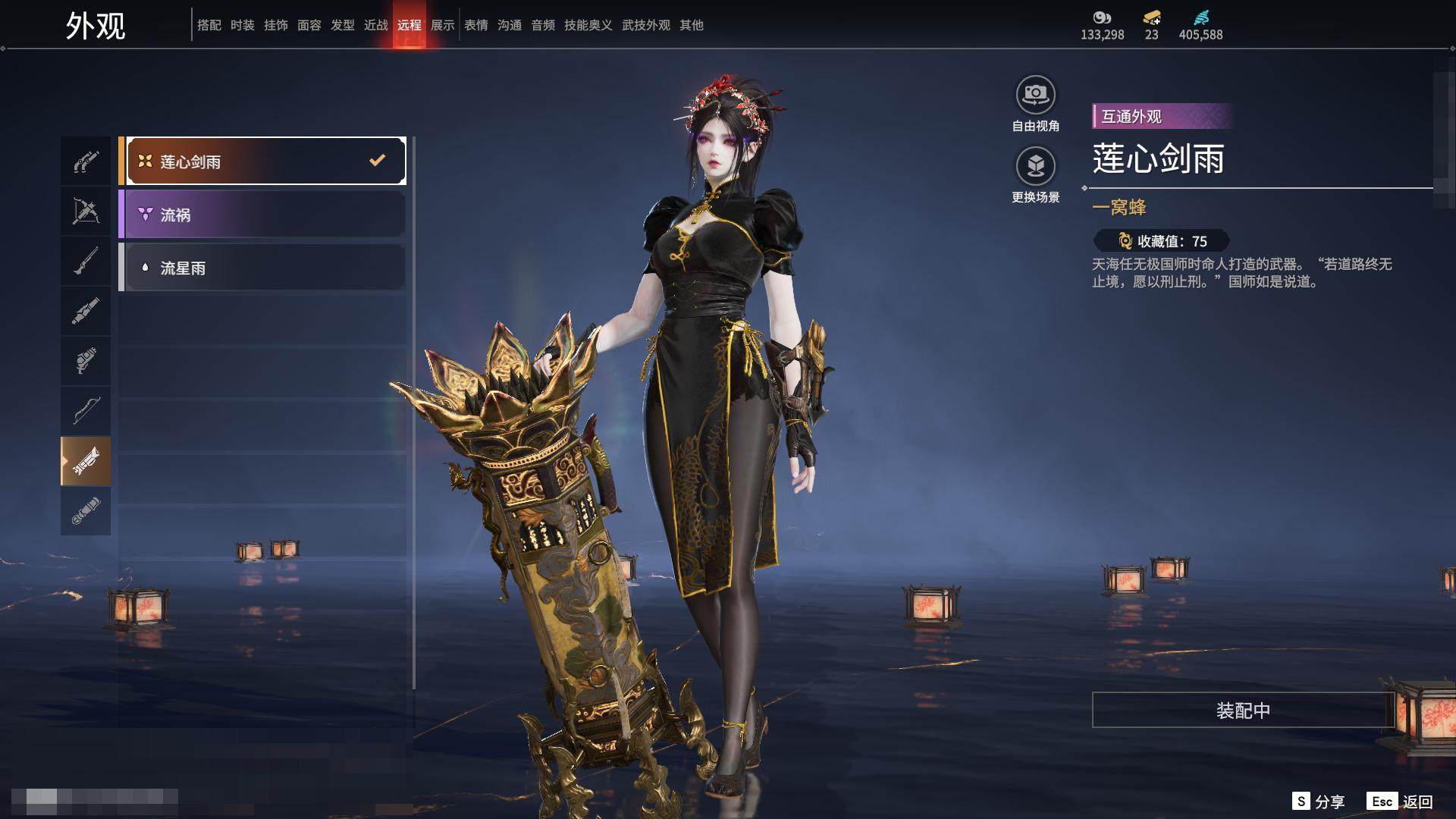Open the 表情 emotes tab
Viewport: 1456px width, 819px height.
pyautogui.click(x=476, y=25)
